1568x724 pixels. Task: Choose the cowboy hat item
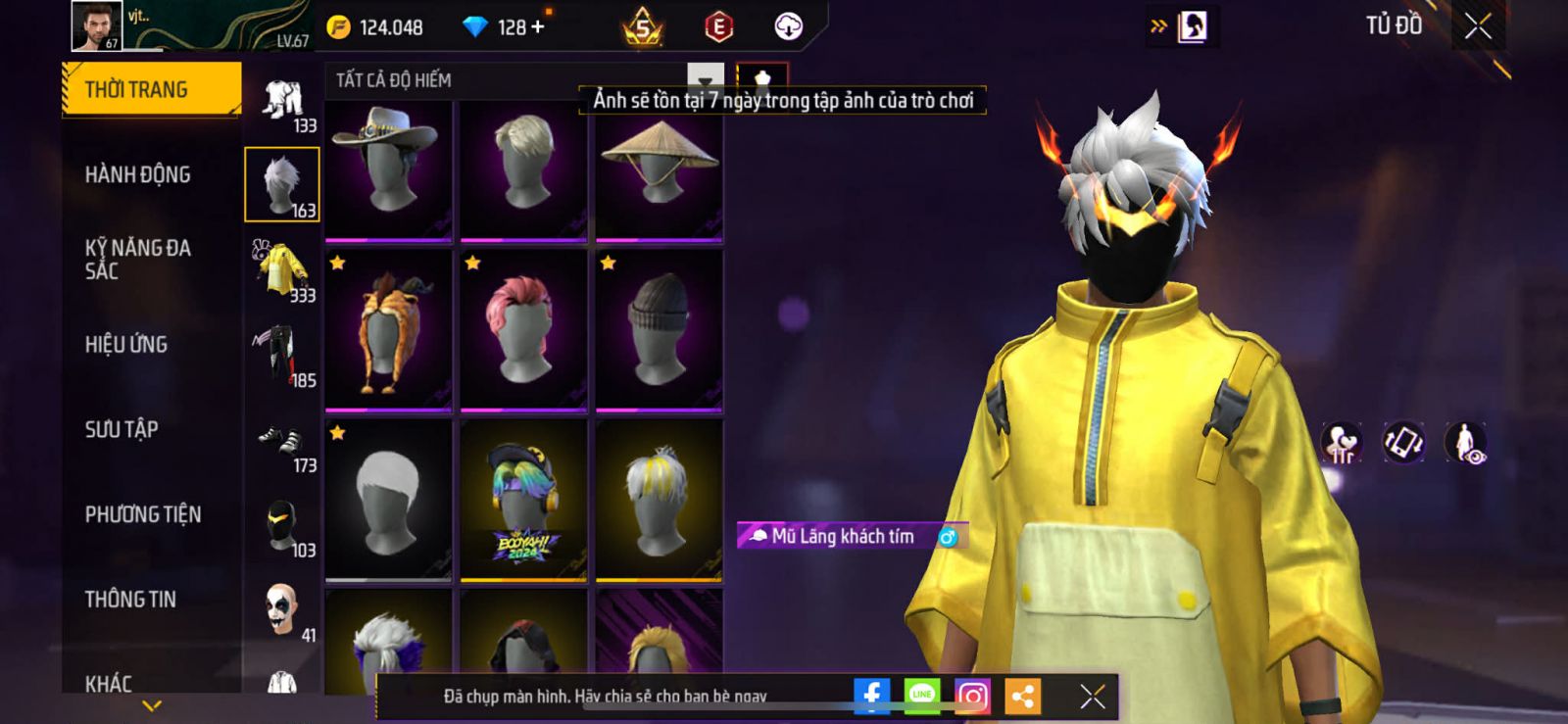coord(388,169)
